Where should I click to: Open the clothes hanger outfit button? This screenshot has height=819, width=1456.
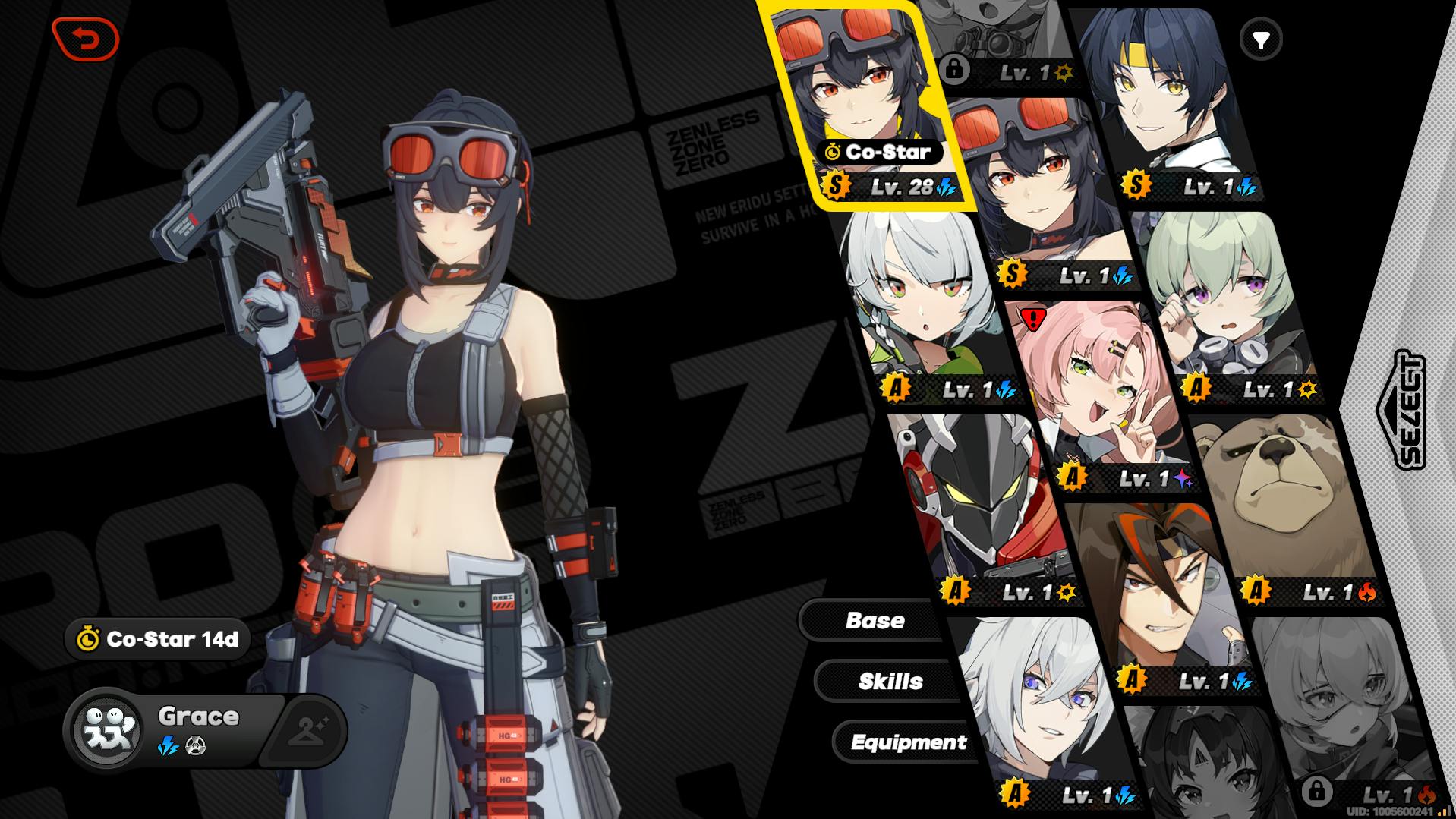click(309, 732)
